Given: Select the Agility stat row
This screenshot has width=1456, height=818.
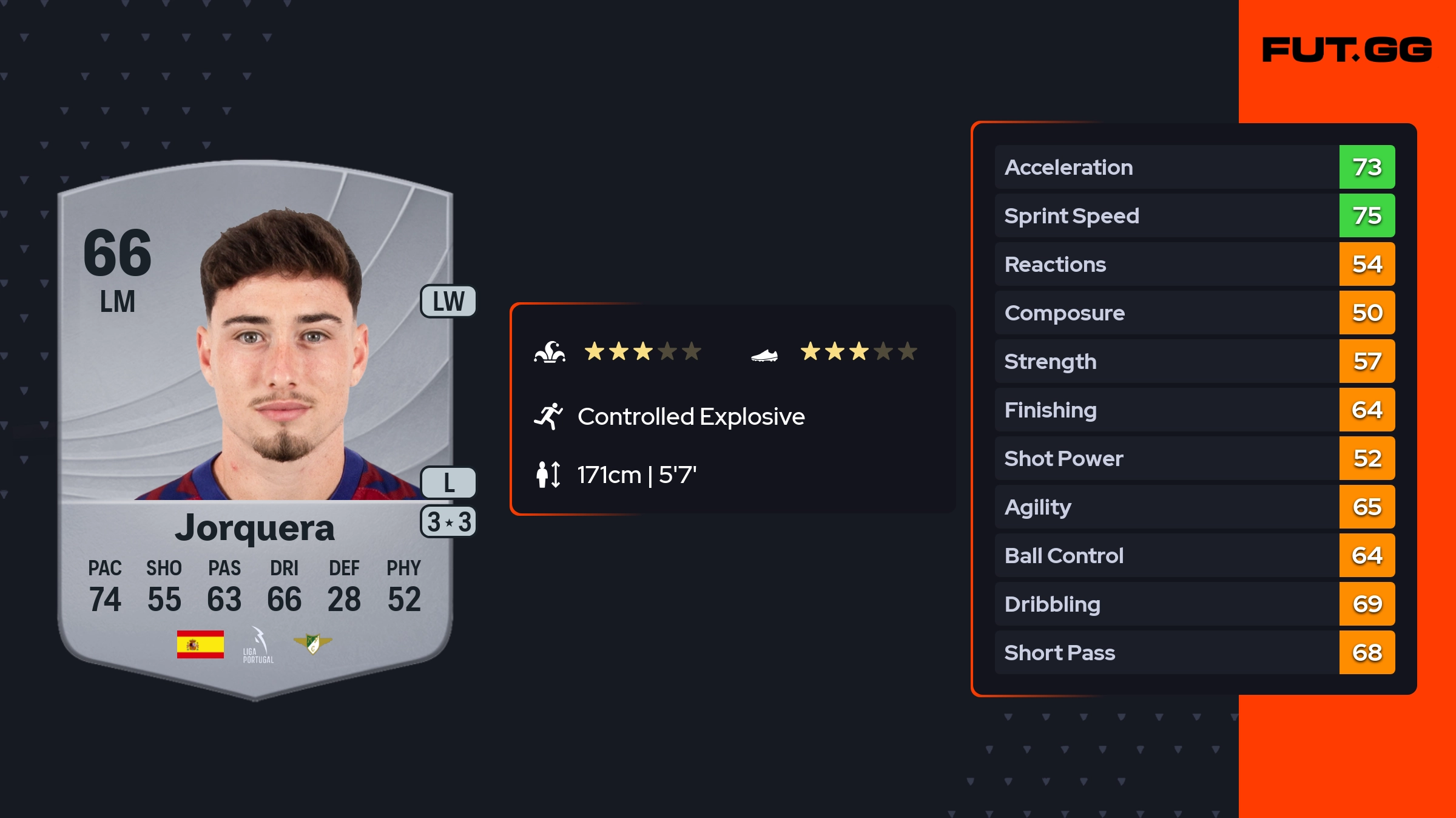Looking at the screenshot, I should coord(1194,507).
